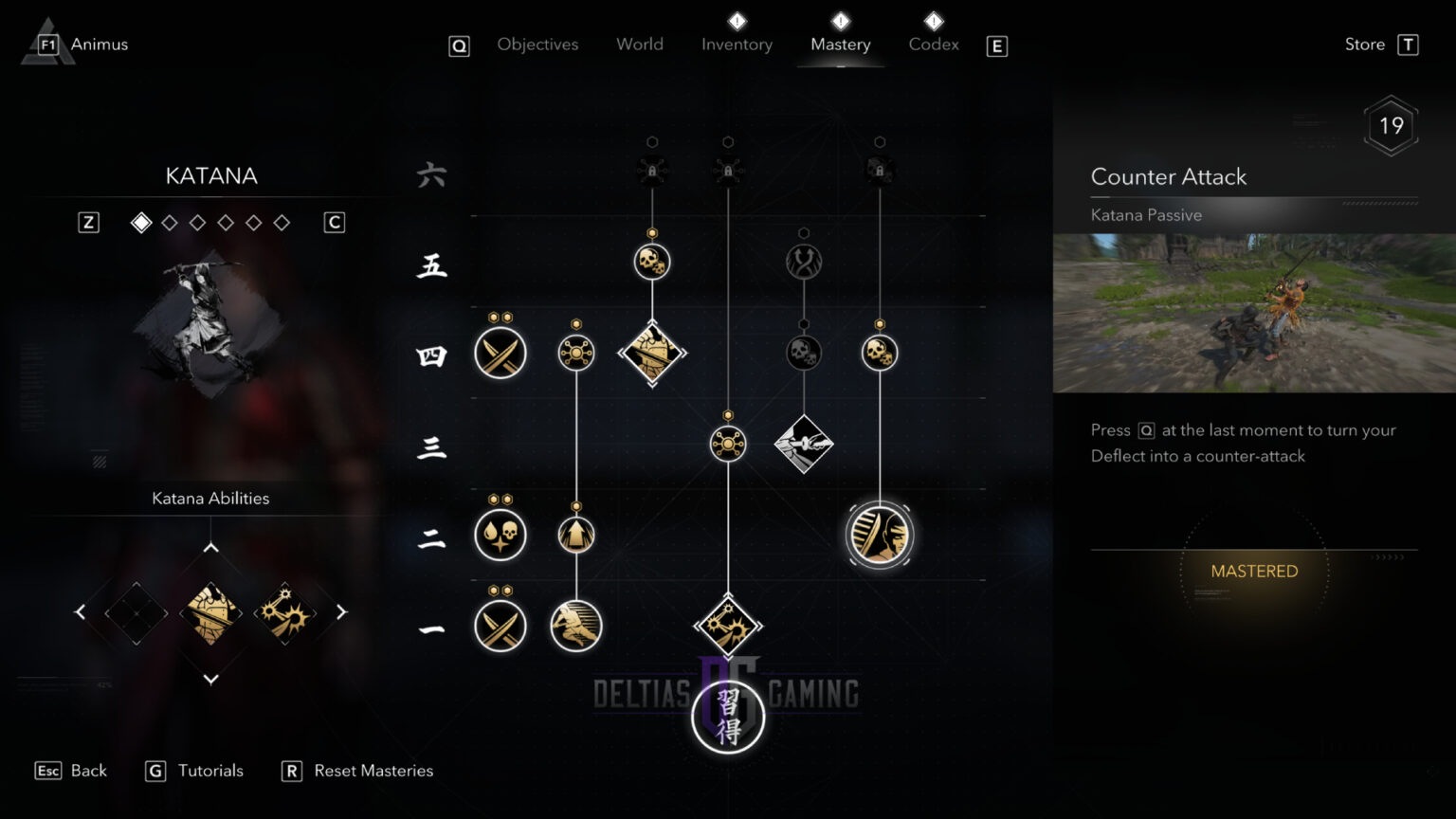This screenshot has width=1456, height=819.
Task: Select the empty diamond ability slot
Action: point(136,613)
